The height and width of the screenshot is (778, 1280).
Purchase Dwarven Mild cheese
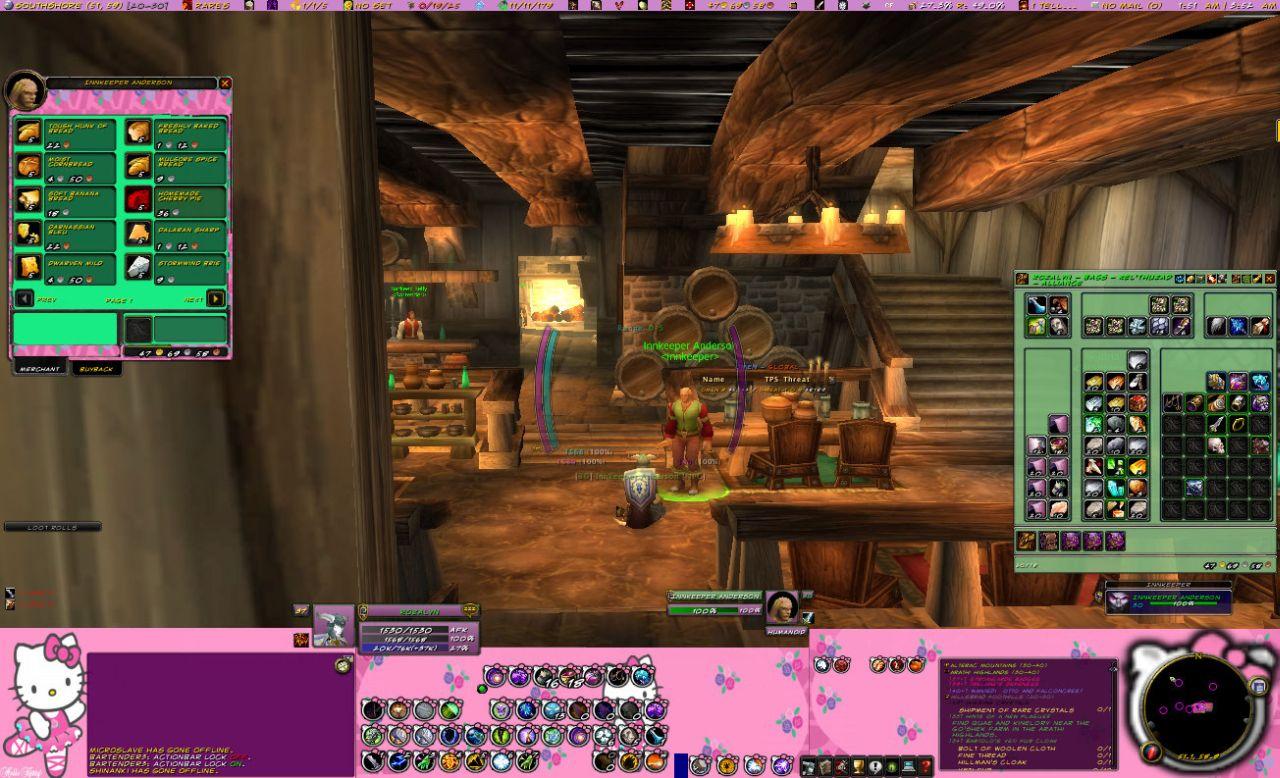tap(29, 268)
